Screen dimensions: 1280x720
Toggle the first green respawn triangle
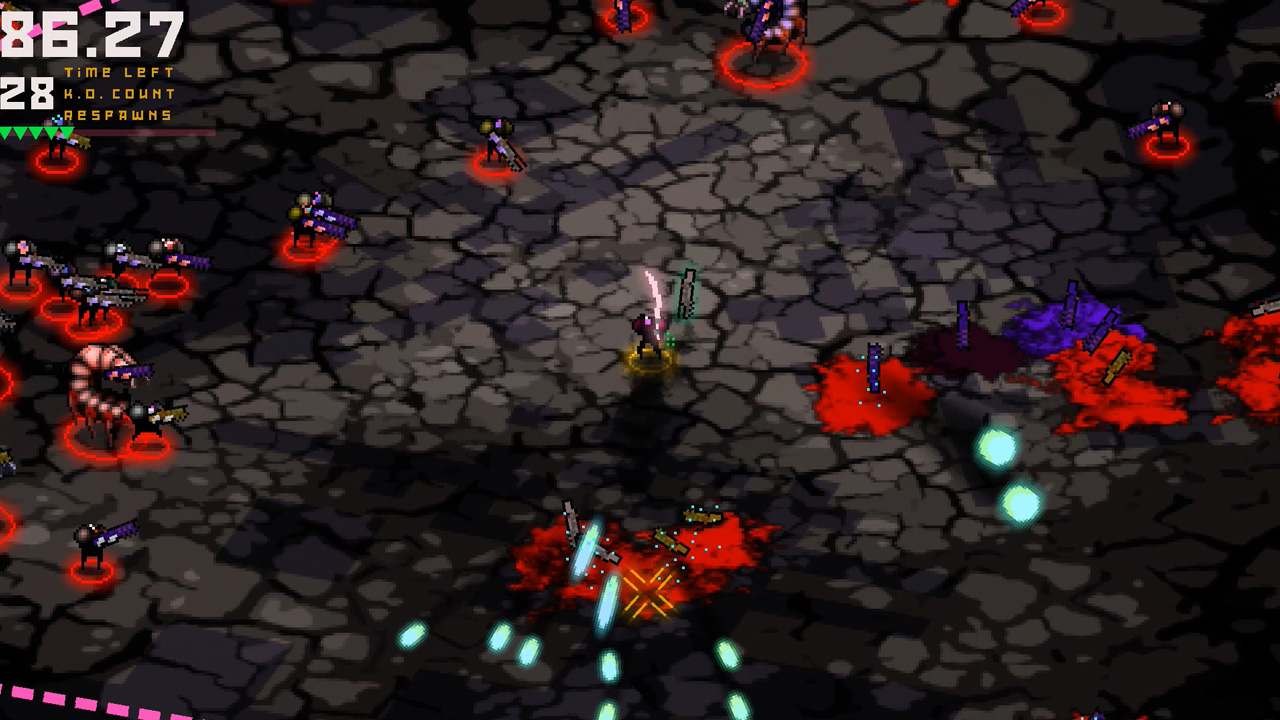(x=7, y=132)
